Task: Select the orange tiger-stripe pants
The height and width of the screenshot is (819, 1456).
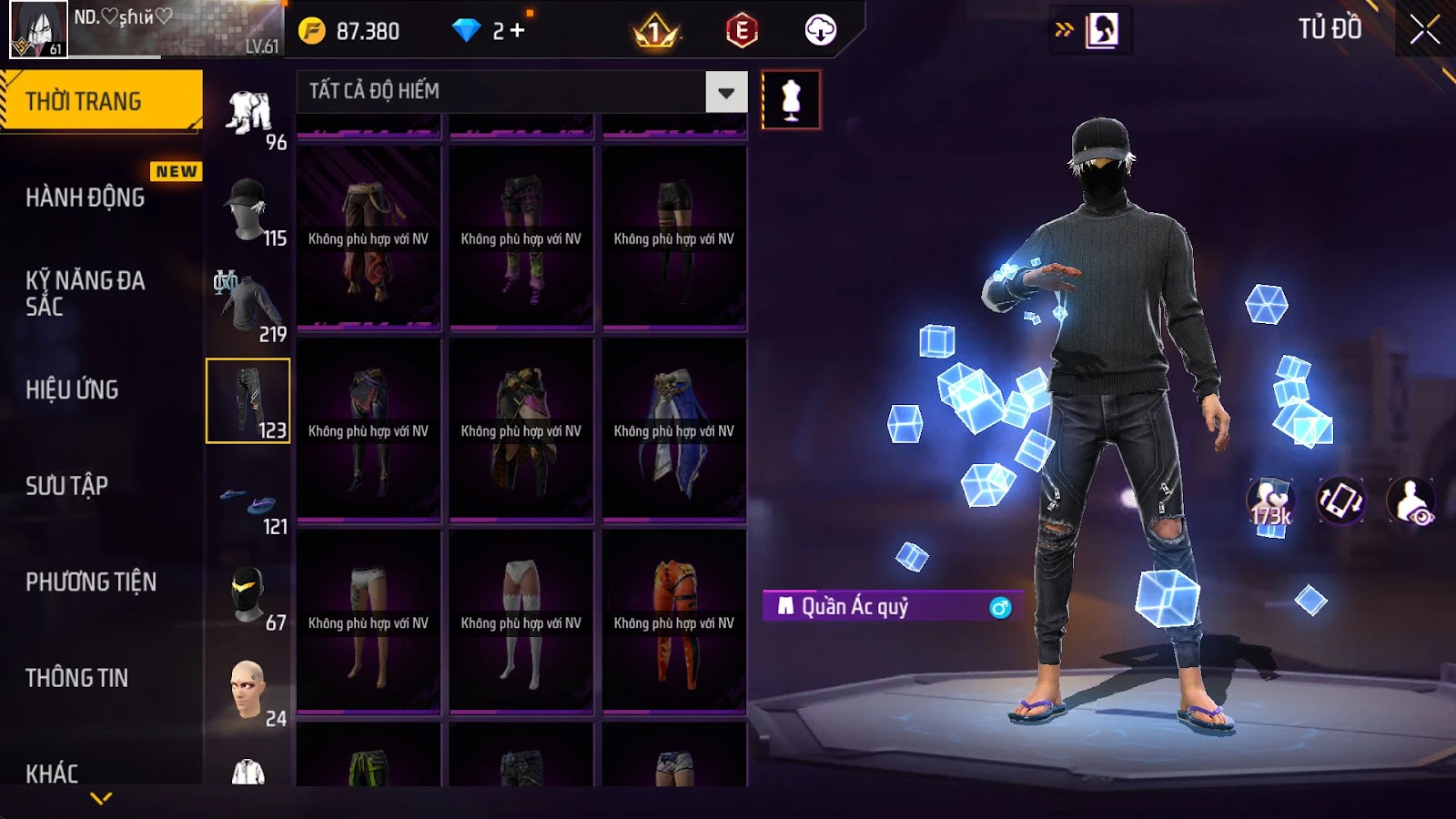Action: pyautogui.click(x=674, y=622)
